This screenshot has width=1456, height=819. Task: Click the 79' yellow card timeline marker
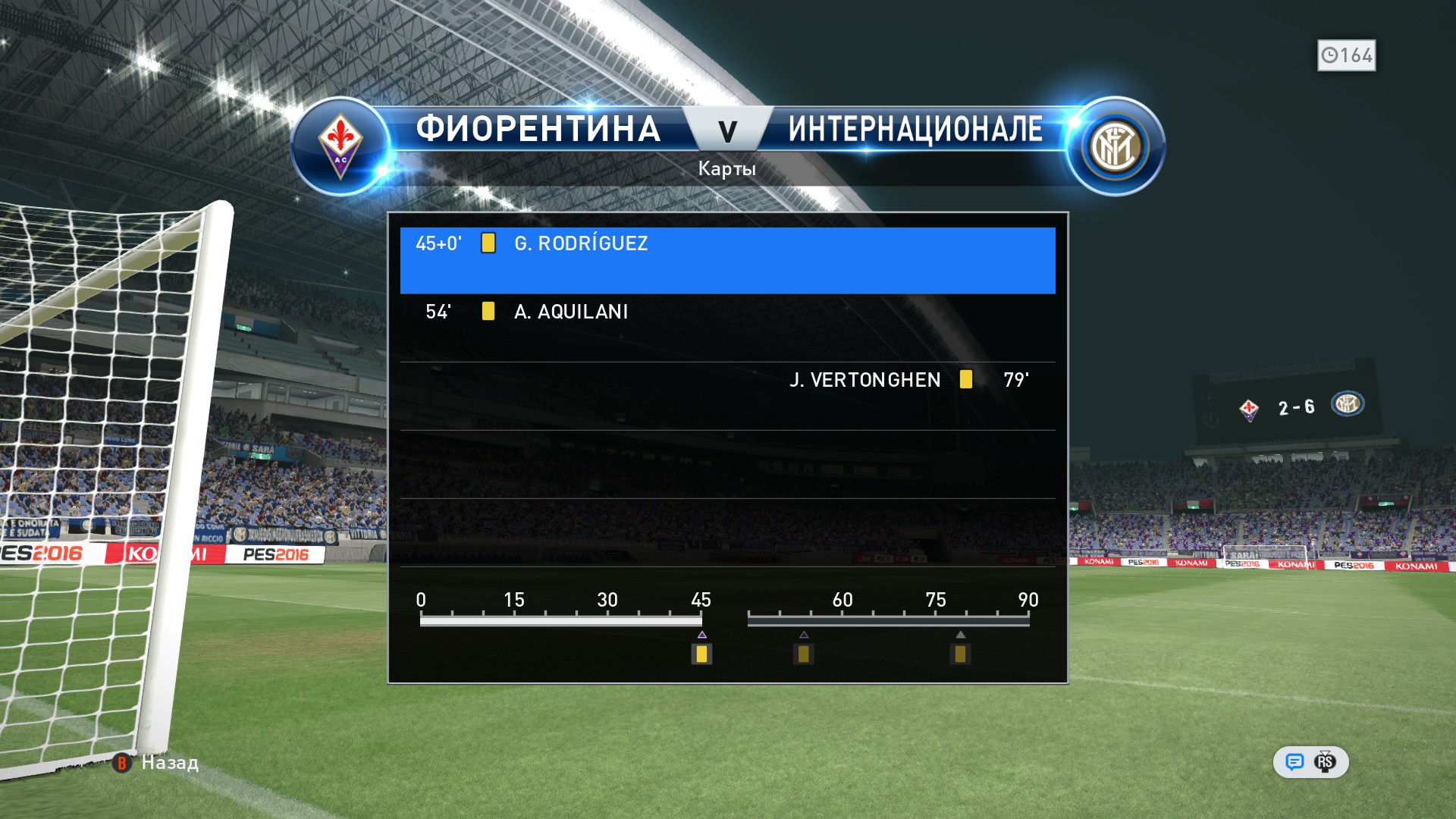click(960, 654)
